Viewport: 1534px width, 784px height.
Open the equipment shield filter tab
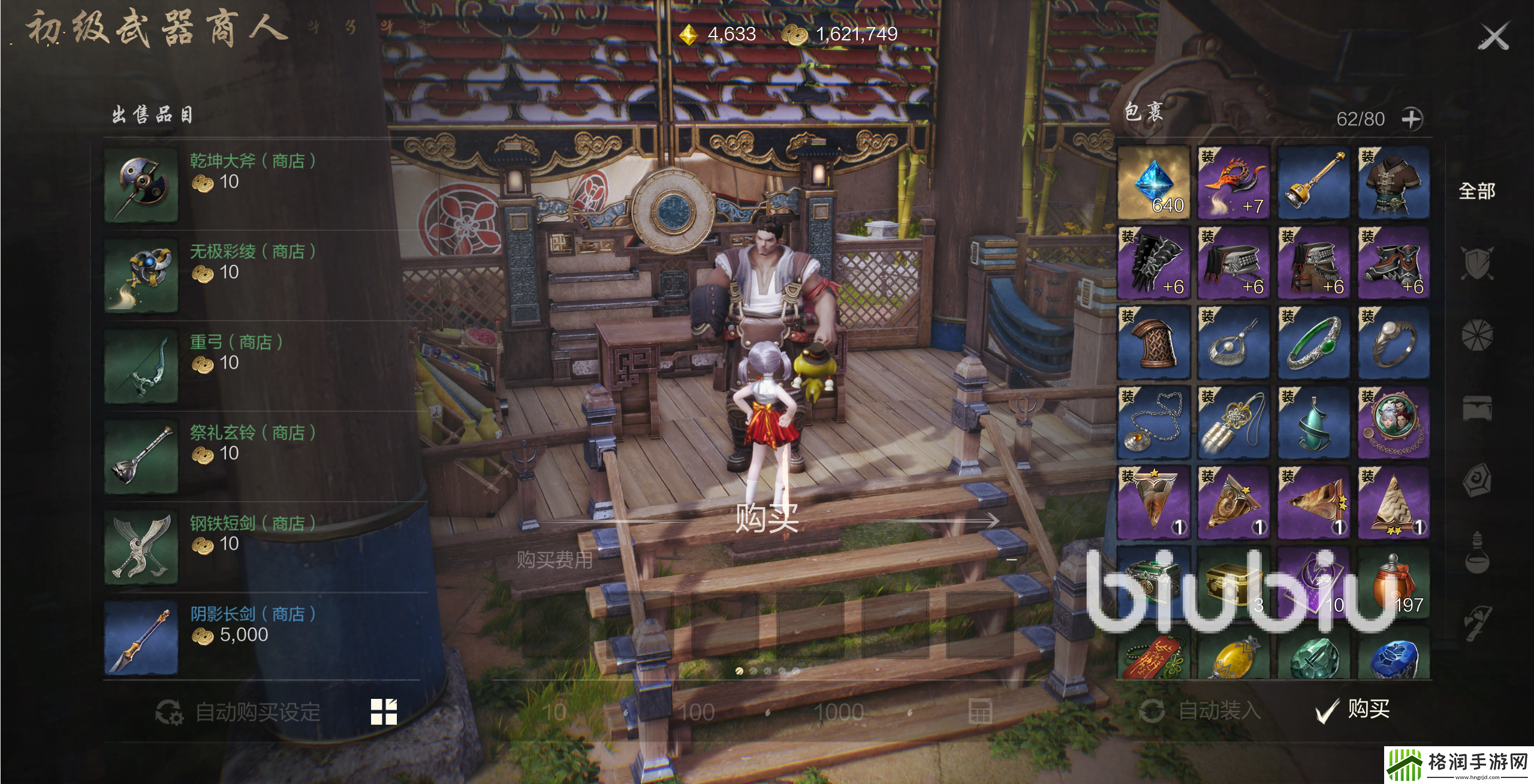(x=1476, y=263)
